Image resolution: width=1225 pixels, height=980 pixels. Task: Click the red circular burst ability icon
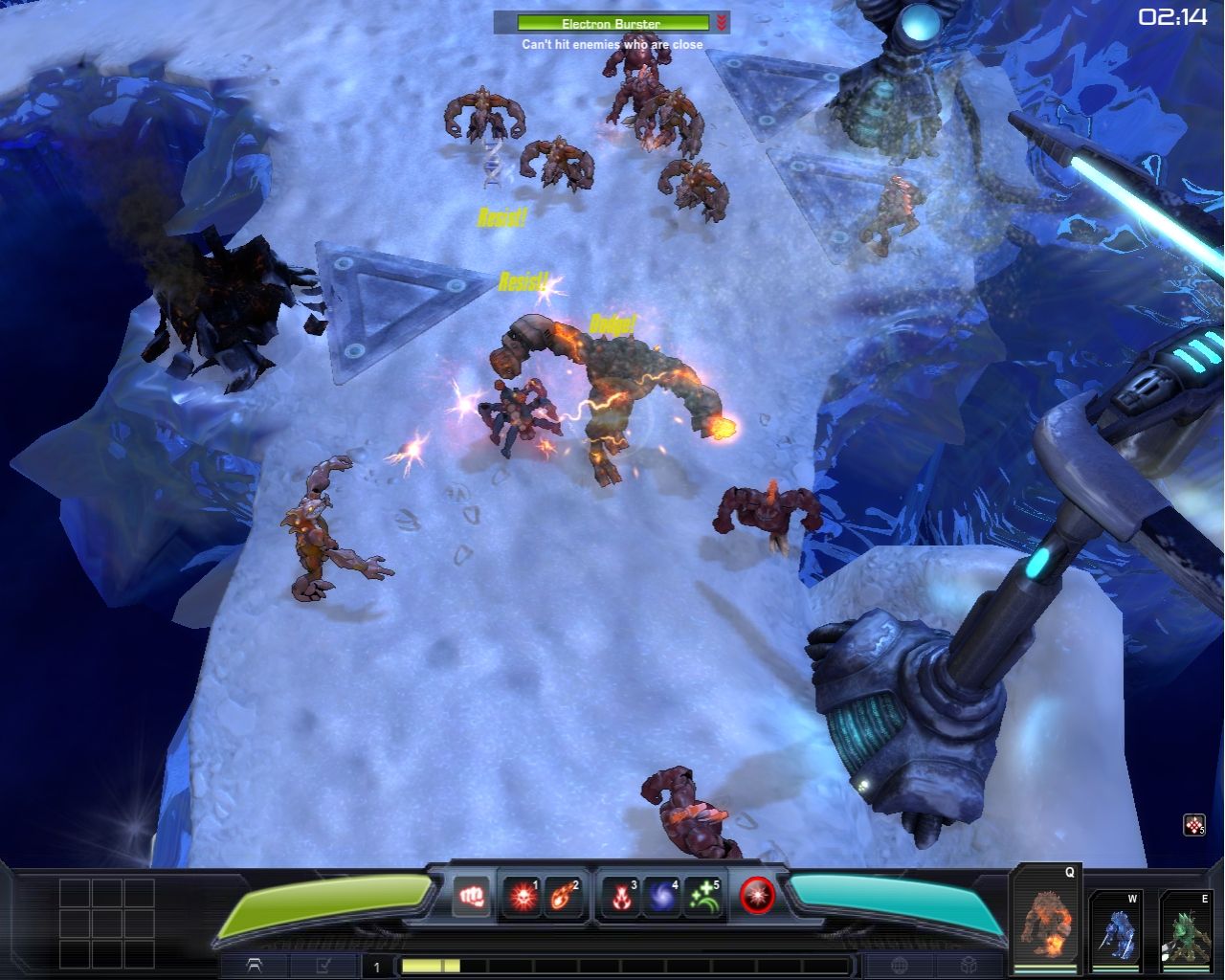pyautogui.click(x=758, y=896)
